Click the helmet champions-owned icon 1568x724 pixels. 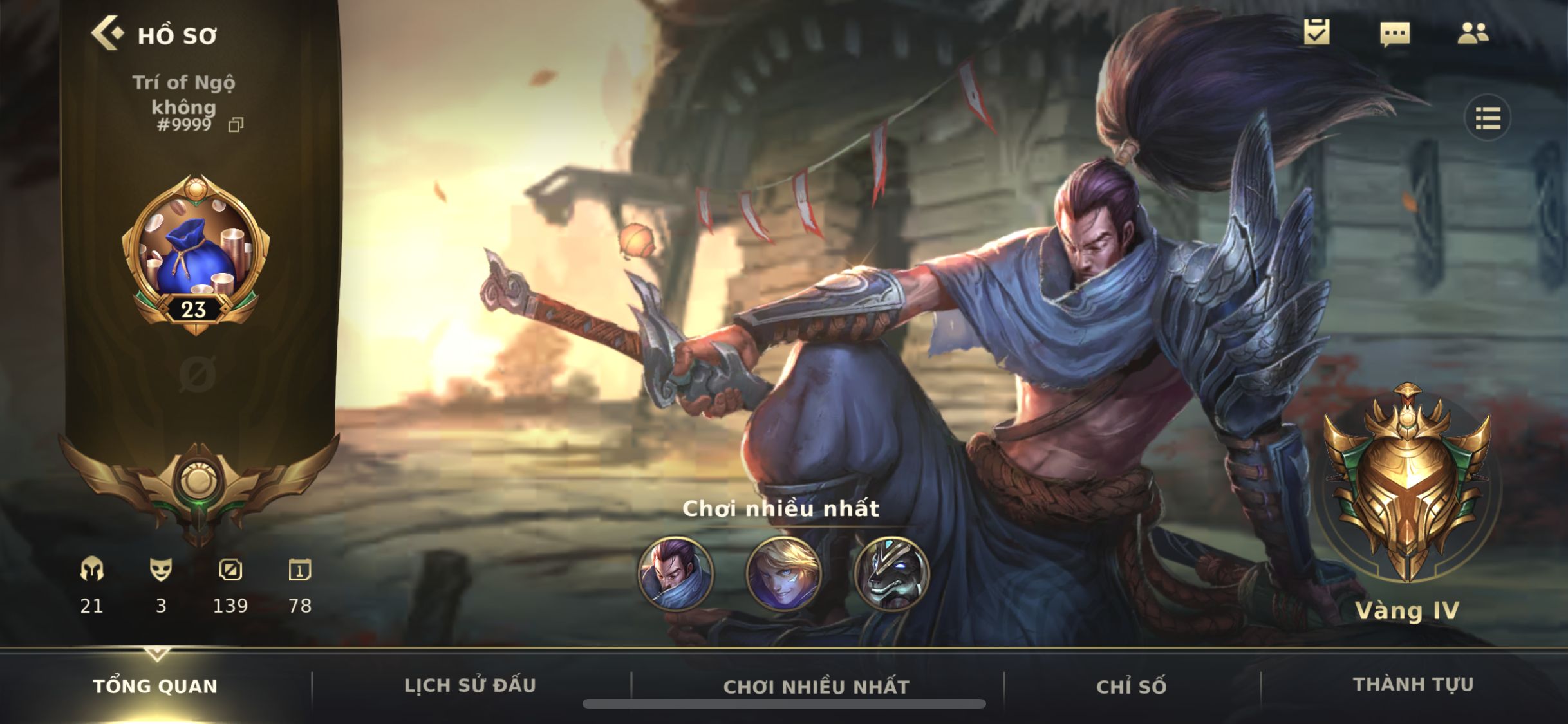coord(91,570)
